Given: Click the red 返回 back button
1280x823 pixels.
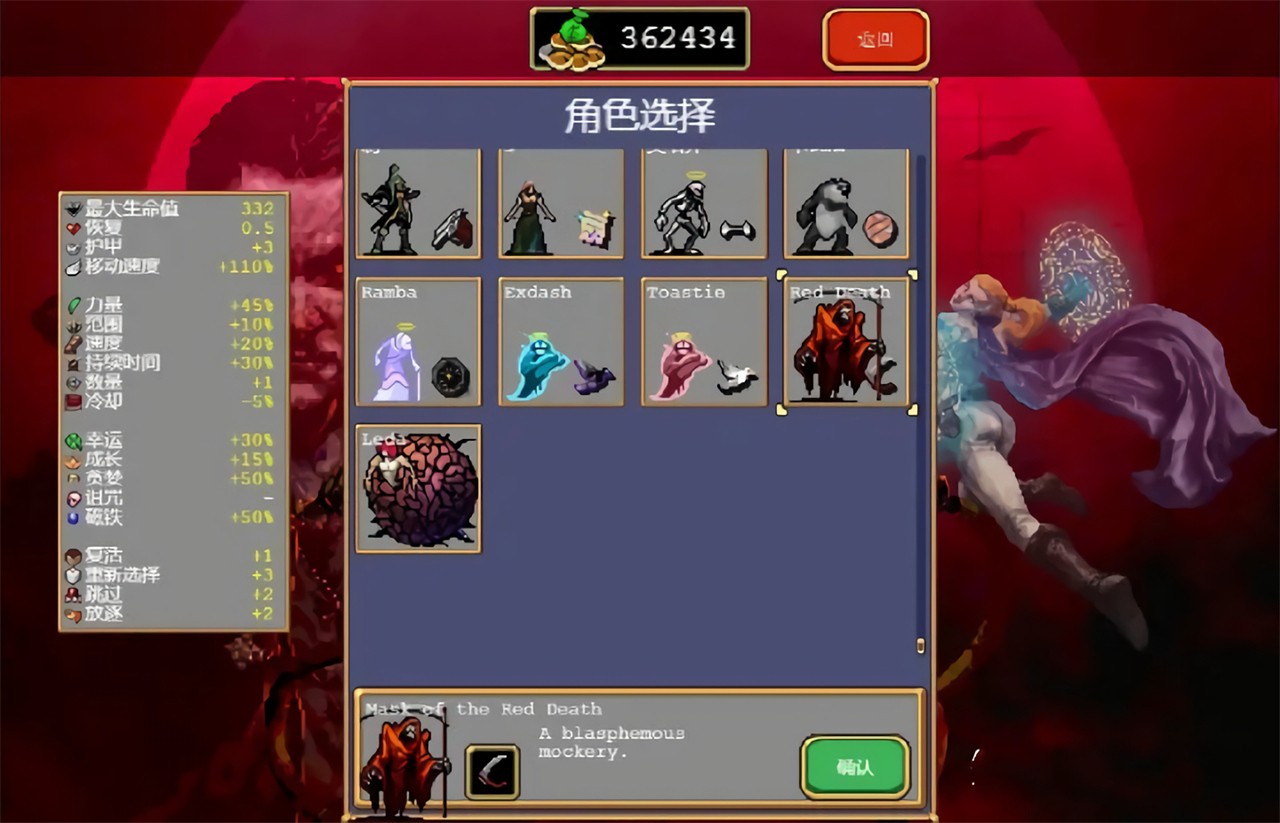Looking at the screenshot, I should click(x=876, y=40).
